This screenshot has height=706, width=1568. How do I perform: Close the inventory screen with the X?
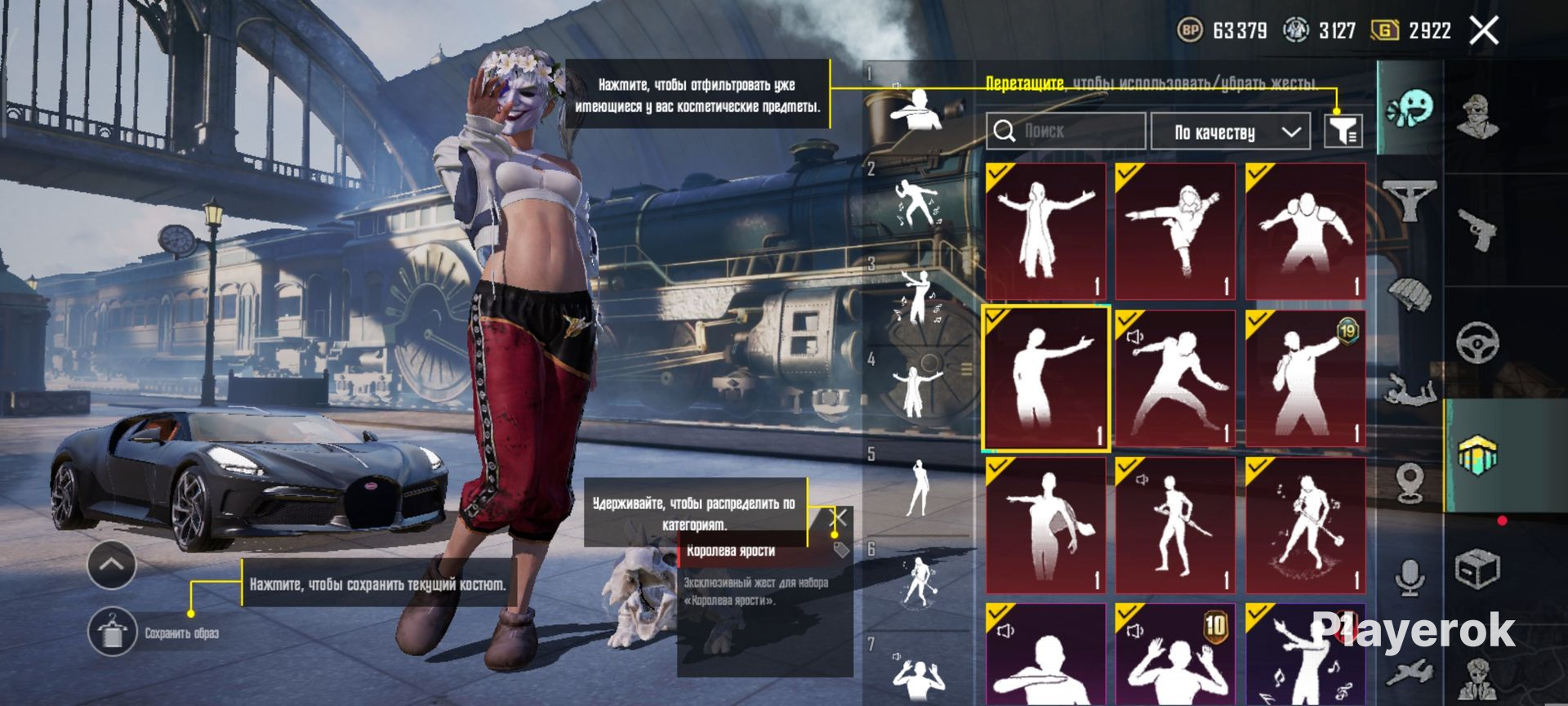click(1484, 31)
